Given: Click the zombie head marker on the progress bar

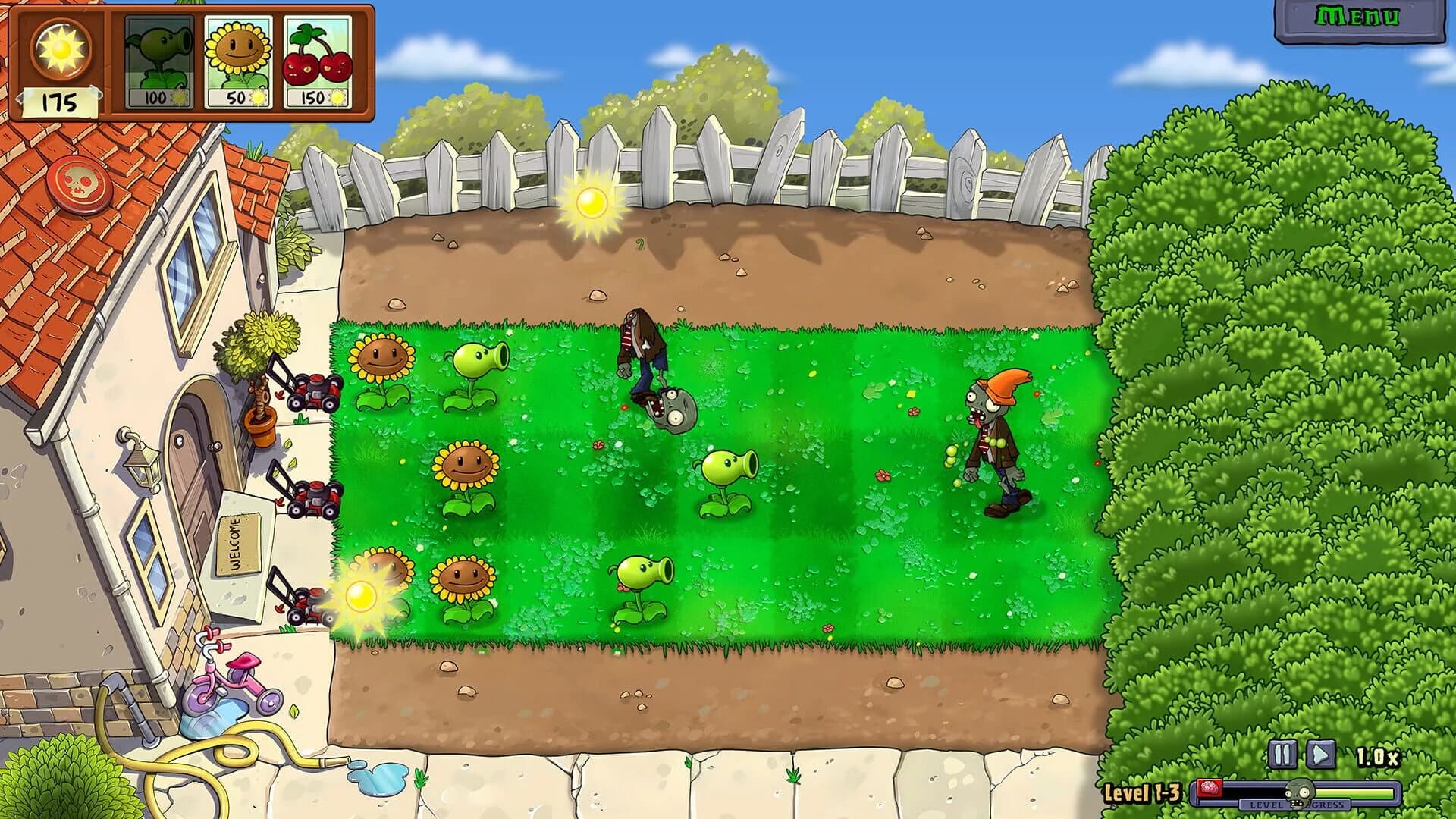Looking at the screenshot, I should point(1298,792).
